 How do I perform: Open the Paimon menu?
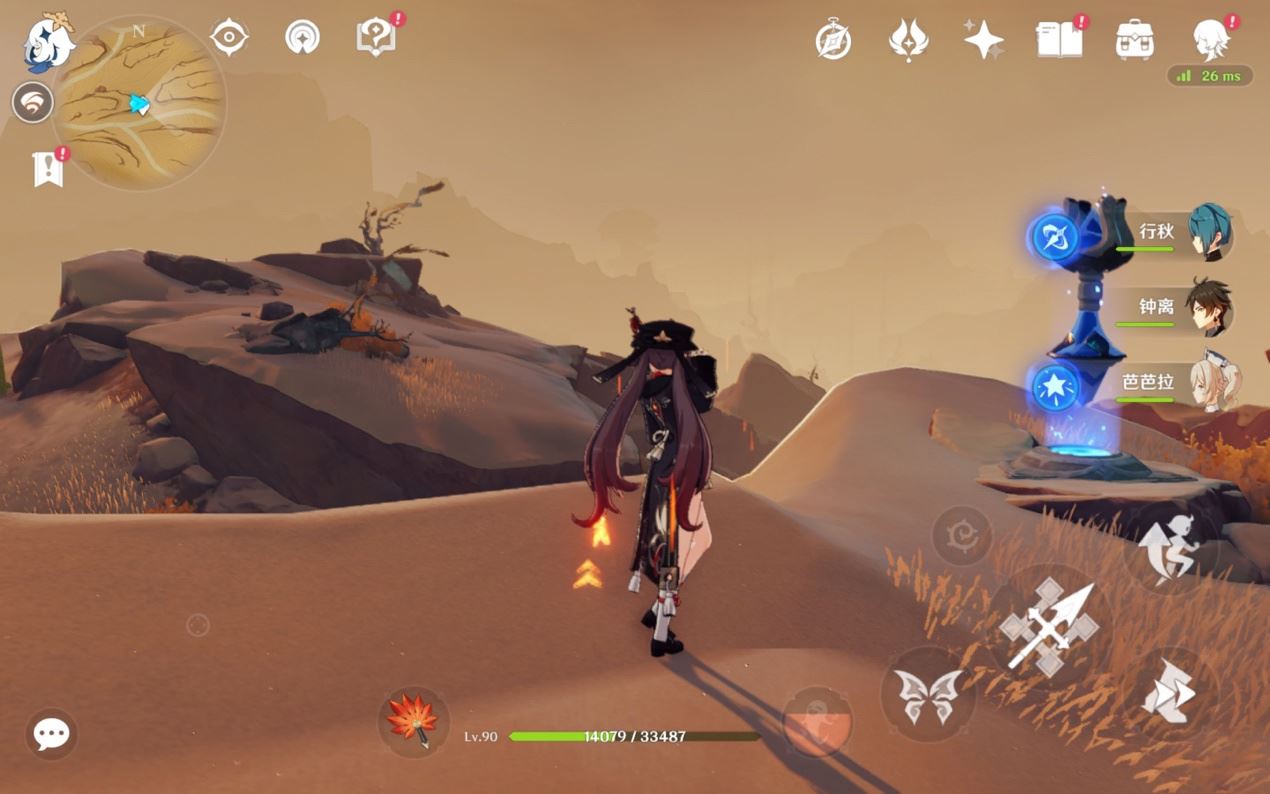[47, 42]
